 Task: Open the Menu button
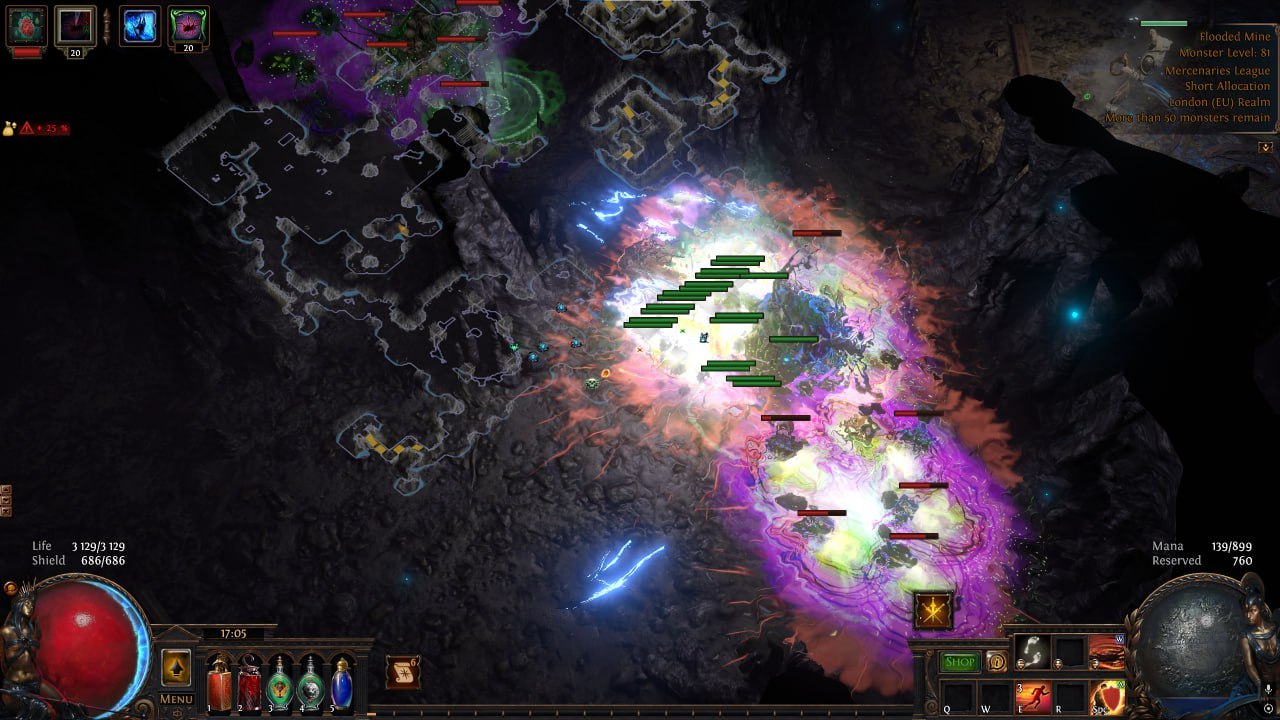[x=176, y=699]
